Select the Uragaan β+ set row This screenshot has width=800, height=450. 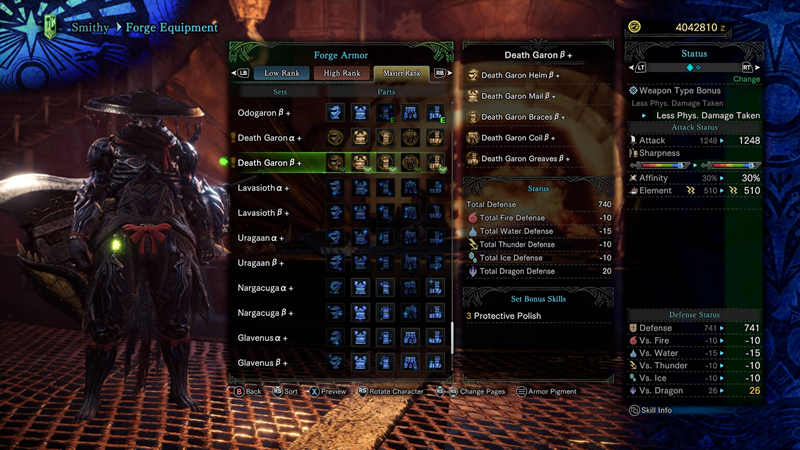point(261,263)
